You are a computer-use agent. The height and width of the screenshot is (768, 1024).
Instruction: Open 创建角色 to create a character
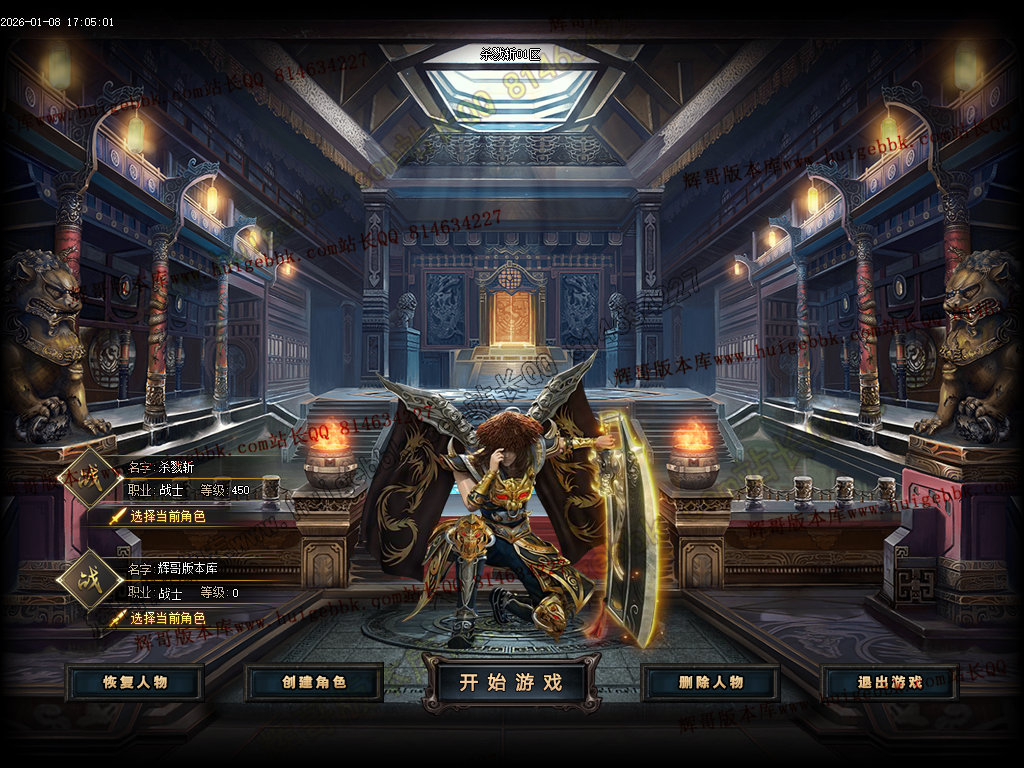click(314, 683)
